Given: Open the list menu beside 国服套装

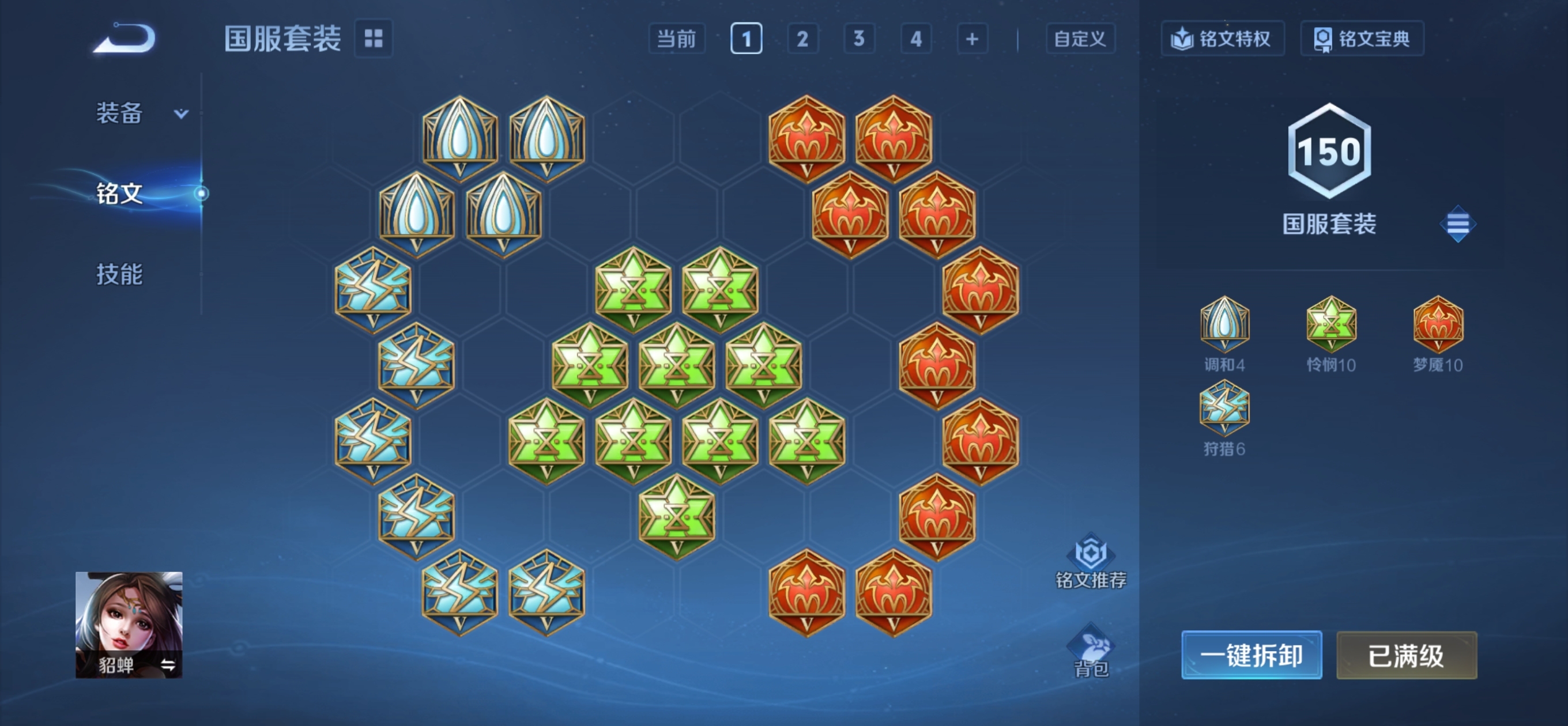Looking at the screenshot, I should [x=1457, y=224].
